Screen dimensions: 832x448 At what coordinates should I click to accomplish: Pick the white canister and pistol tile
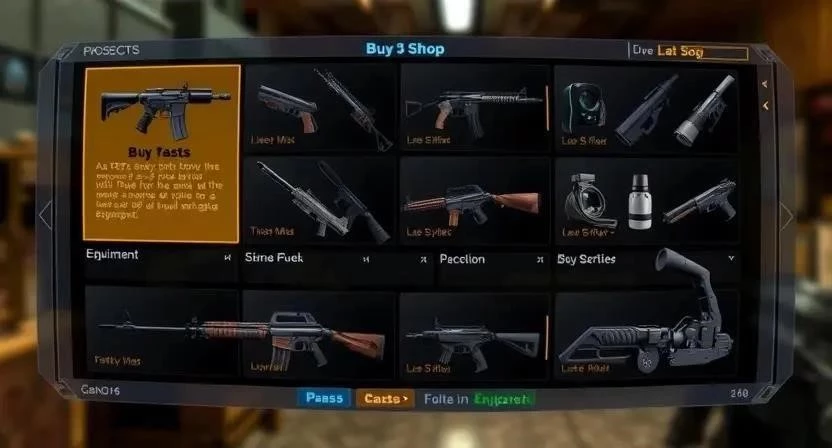pyautogui.click(x=646, y=200)
